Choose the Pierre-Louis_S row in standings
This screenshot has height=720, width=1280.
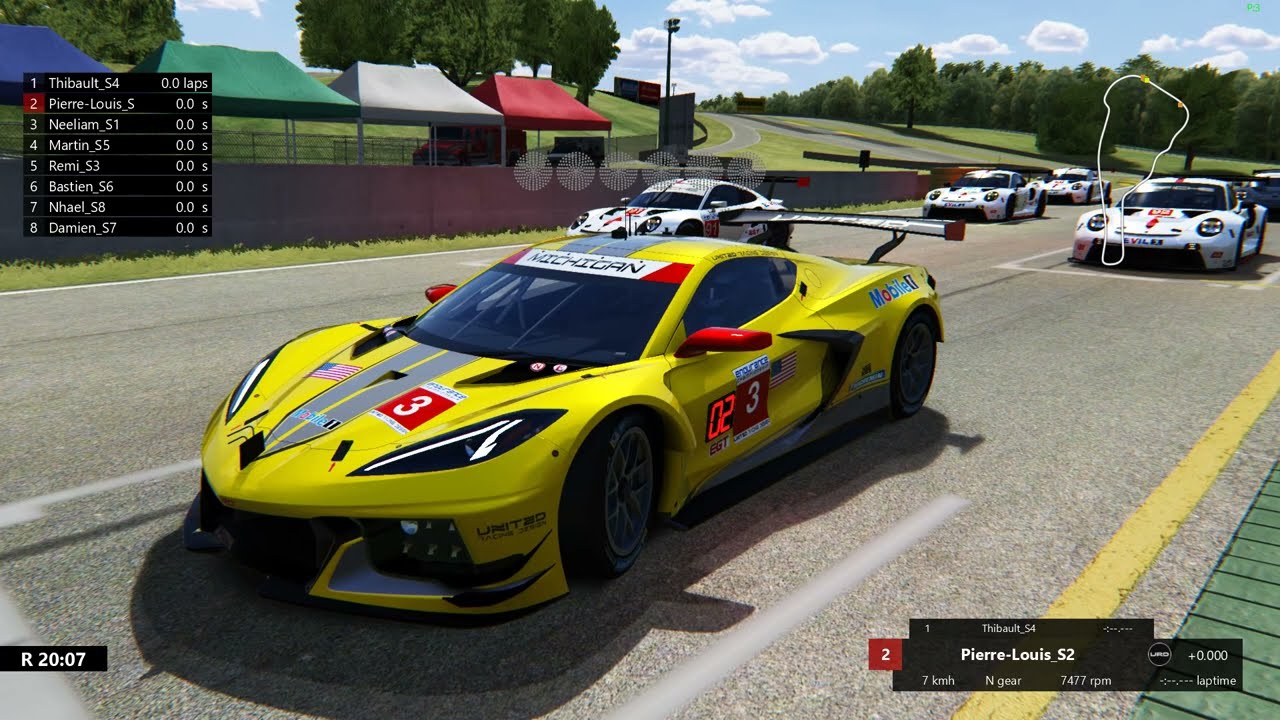[117, 104]
